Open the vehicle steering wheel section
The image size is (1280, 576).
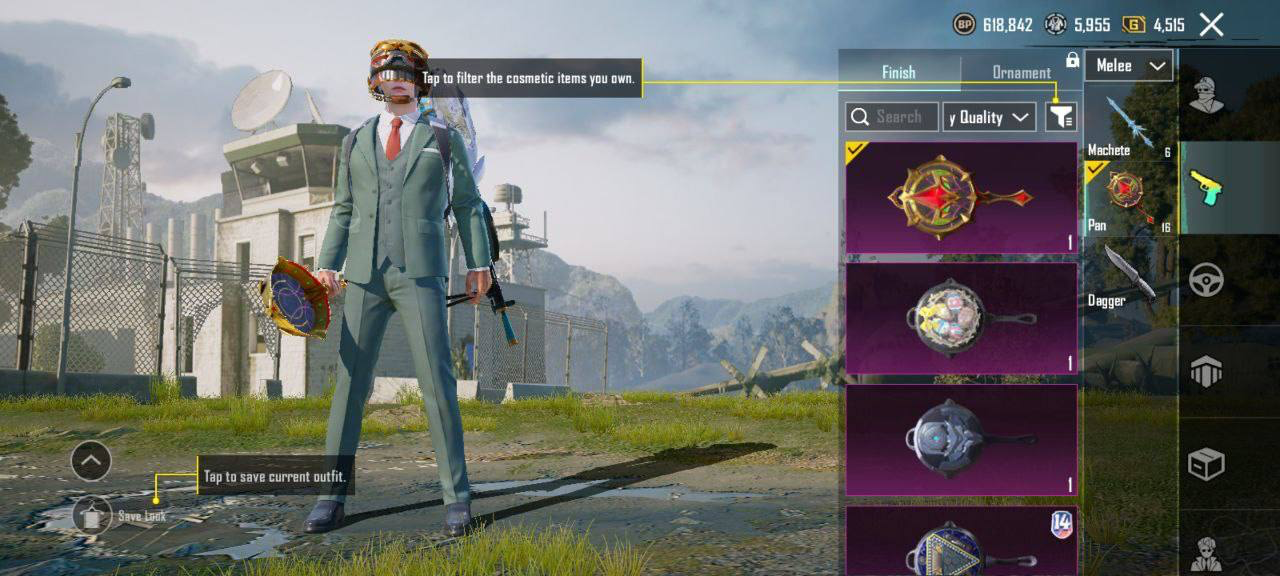1205,280
